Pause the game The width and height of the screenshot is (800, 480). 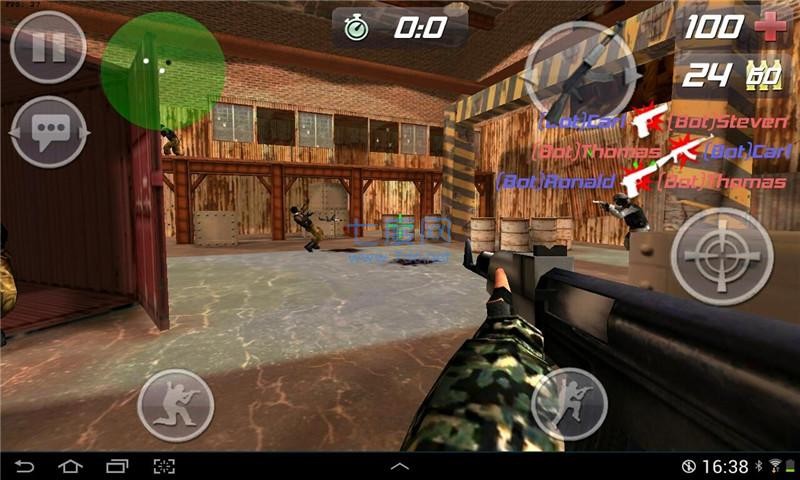pos(47,47)
